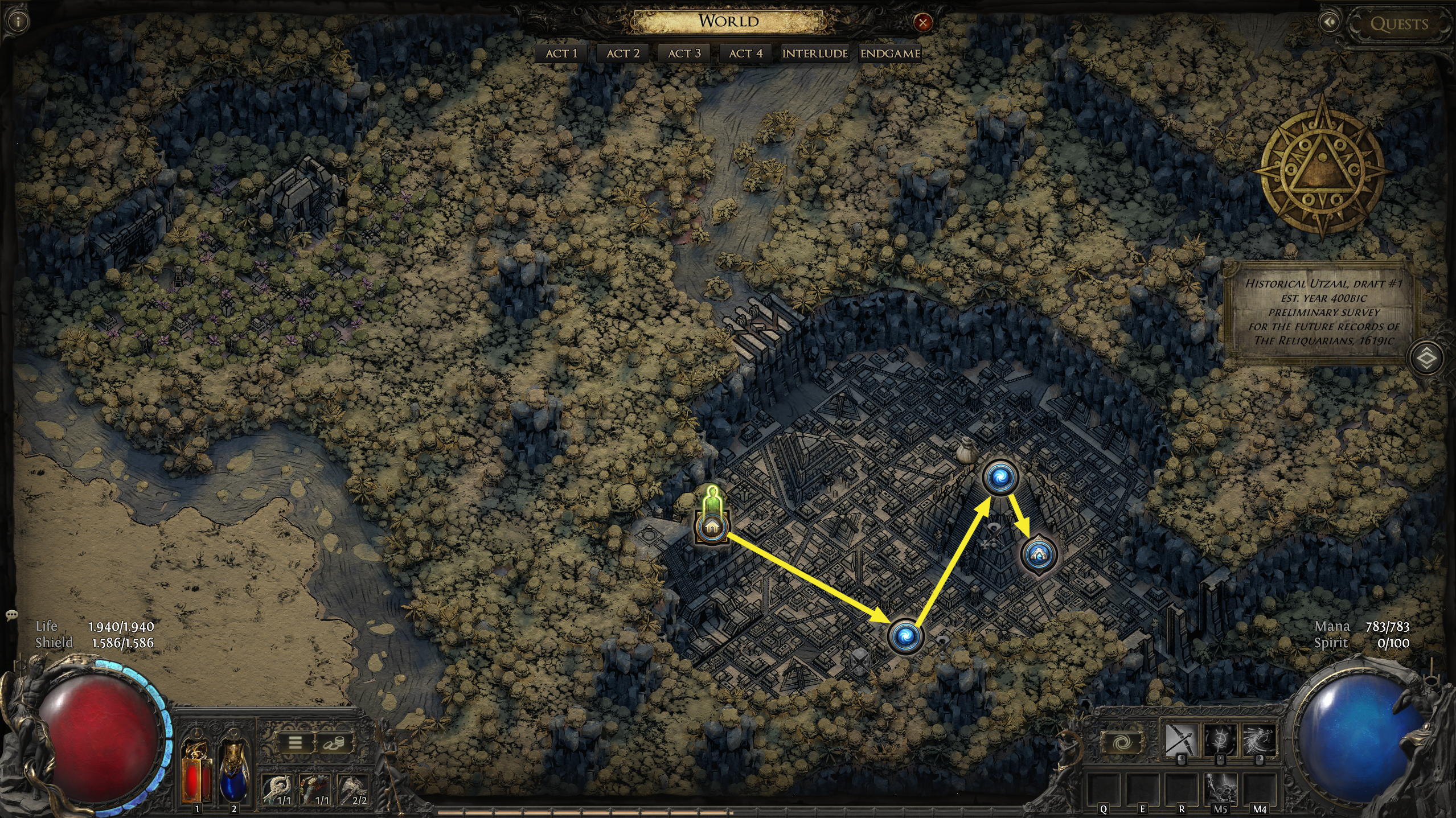Click the info button in top-left corner
The width and height of the screenshot is (1456, 818).
tap(19, 22)
